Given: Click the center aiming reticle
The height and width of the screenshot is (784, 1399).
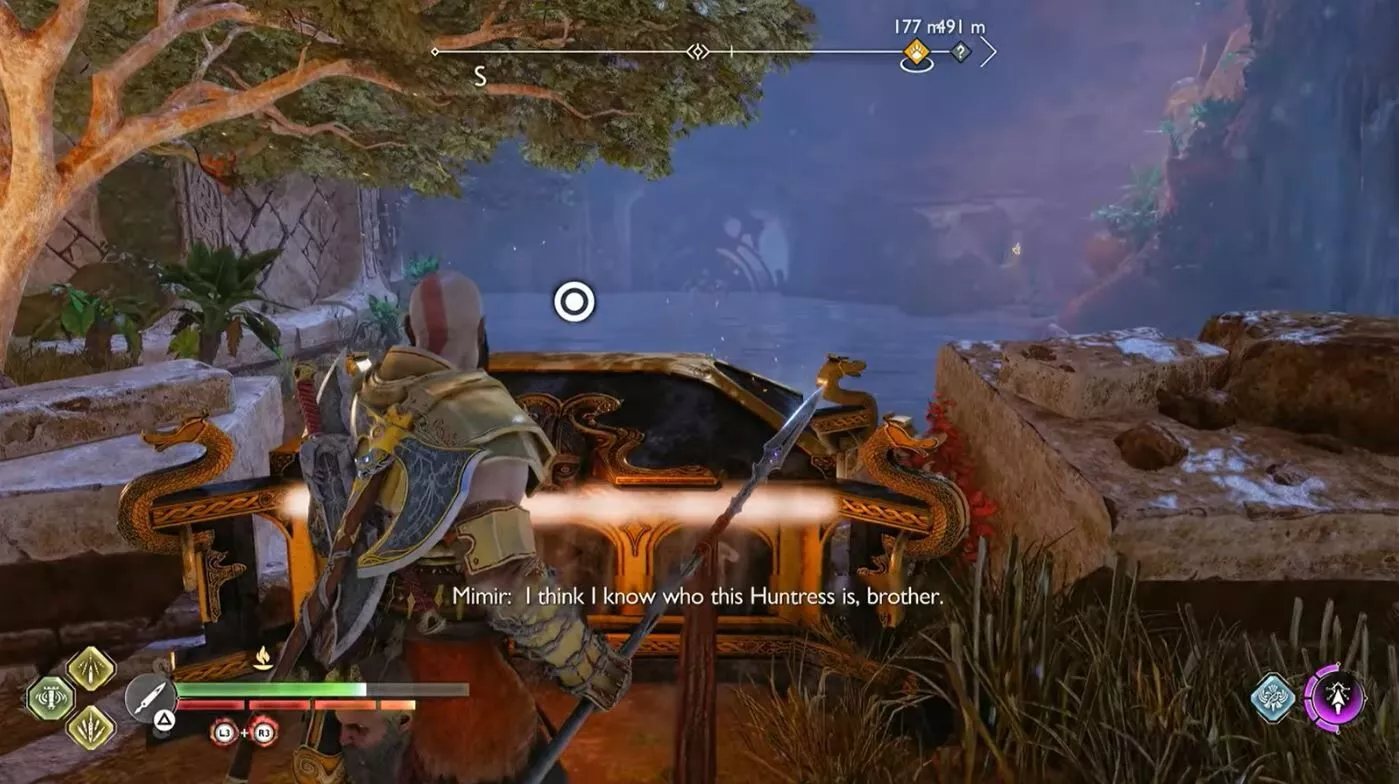Looking at the screenshot, I should pos(575,300).
